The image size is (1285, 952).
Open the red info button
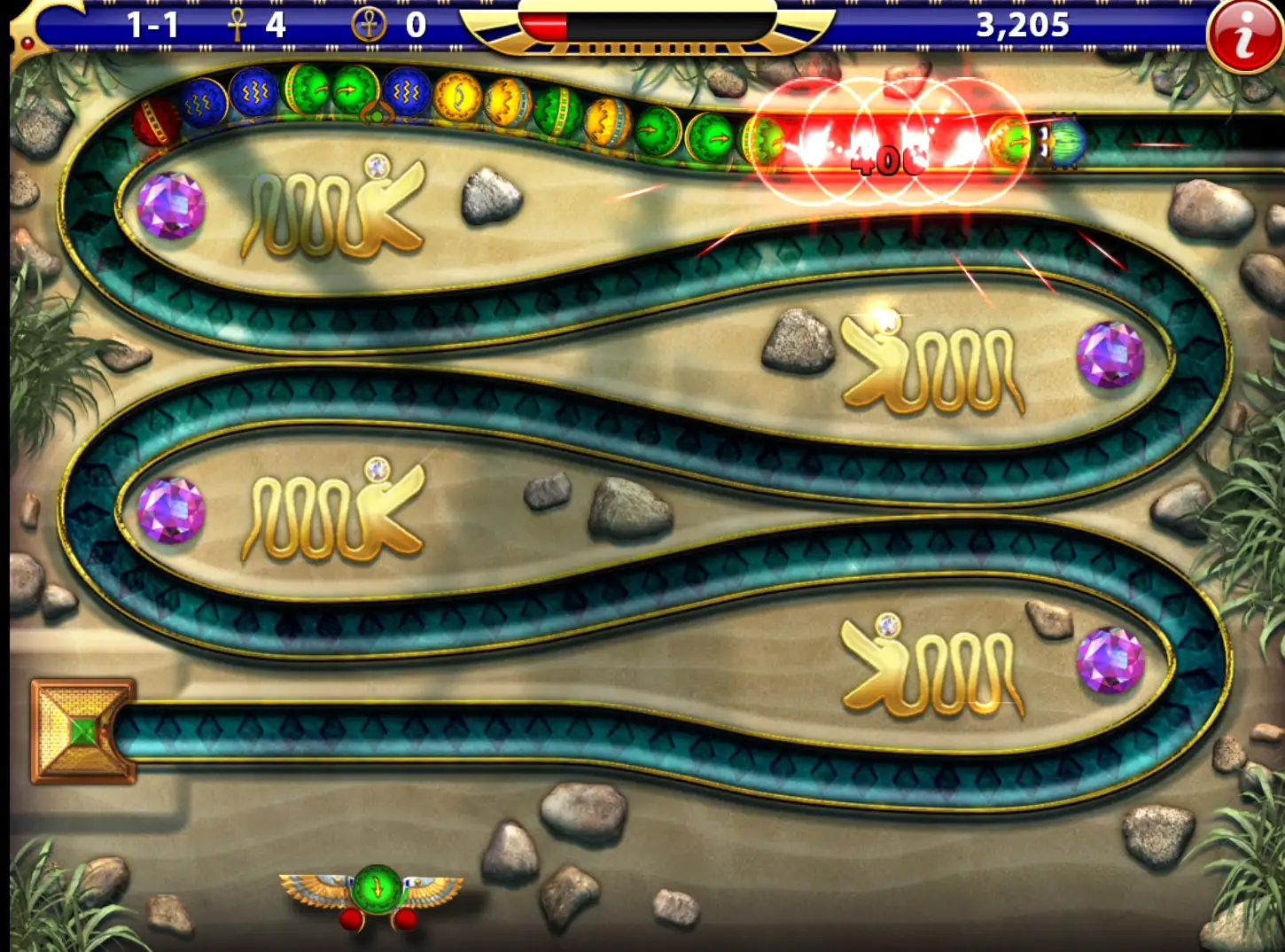pyautogui.click(x=1244, y=37)
